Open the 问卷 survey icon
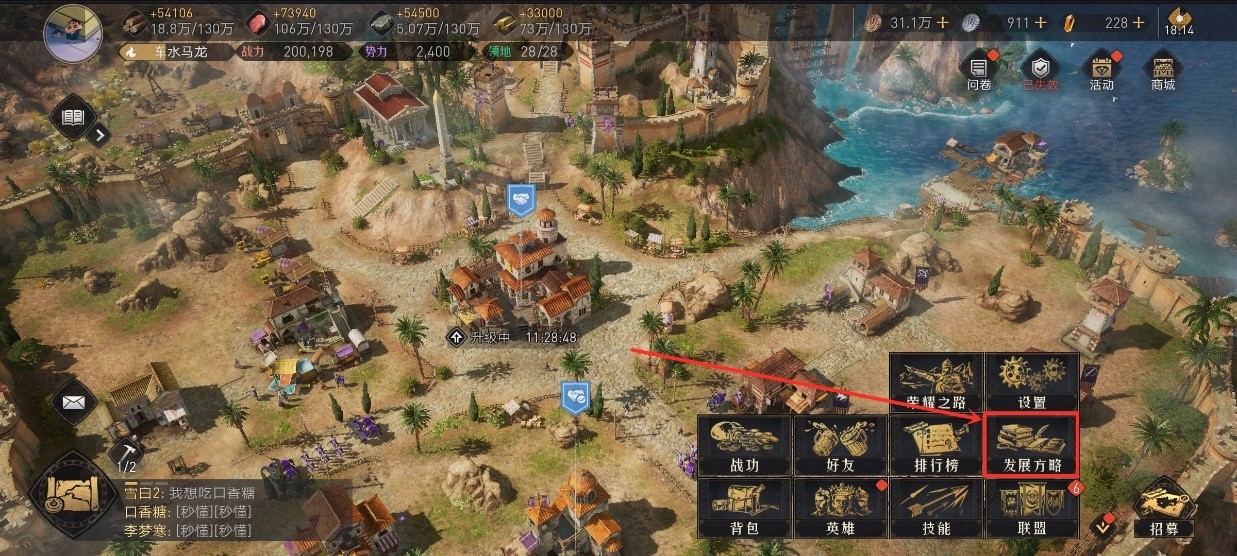This screenshot has height=556, width=1237. (978, 70)
